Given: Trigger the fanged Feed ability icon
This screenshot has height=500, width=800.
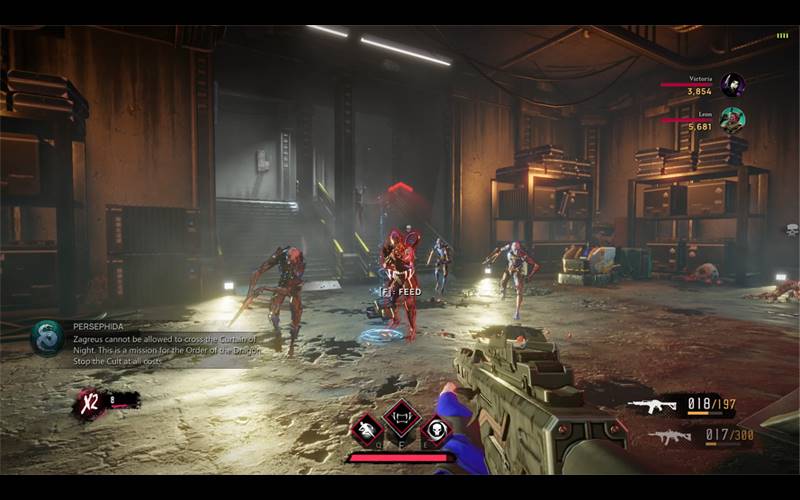Looking at the screenshot, I should click(x=401, y=417).
